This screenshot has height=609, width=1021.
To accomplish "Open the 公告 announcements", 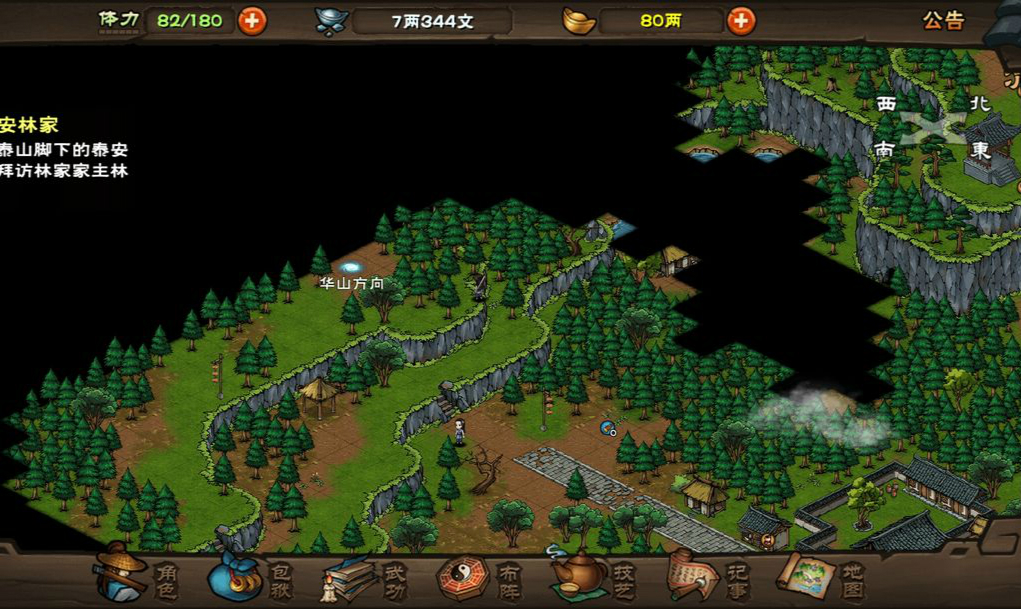I will point(943,20).
